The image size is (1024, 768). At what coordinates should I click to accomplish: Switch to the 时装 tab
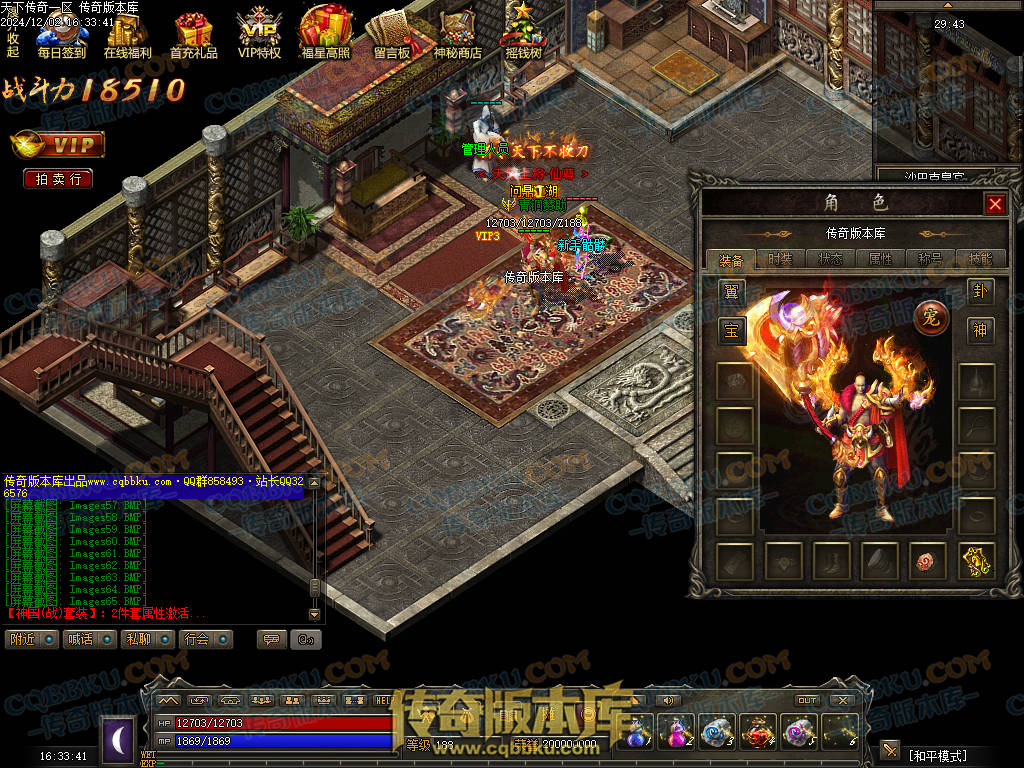point(781,259)
